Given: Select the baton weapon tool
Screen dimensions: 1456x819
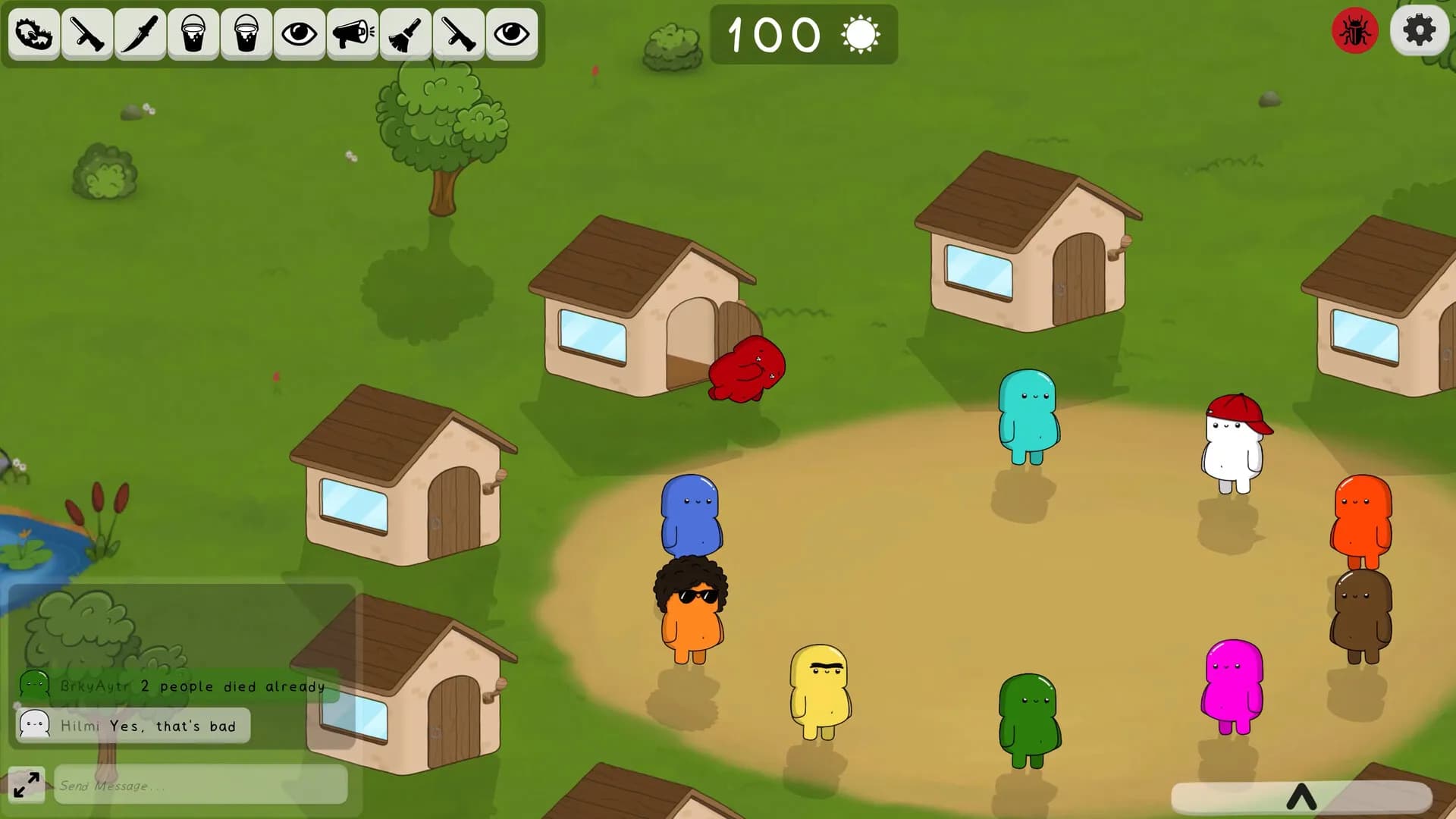Looking at the screenshot, I should pyautogui.click(x=88, y=34).
